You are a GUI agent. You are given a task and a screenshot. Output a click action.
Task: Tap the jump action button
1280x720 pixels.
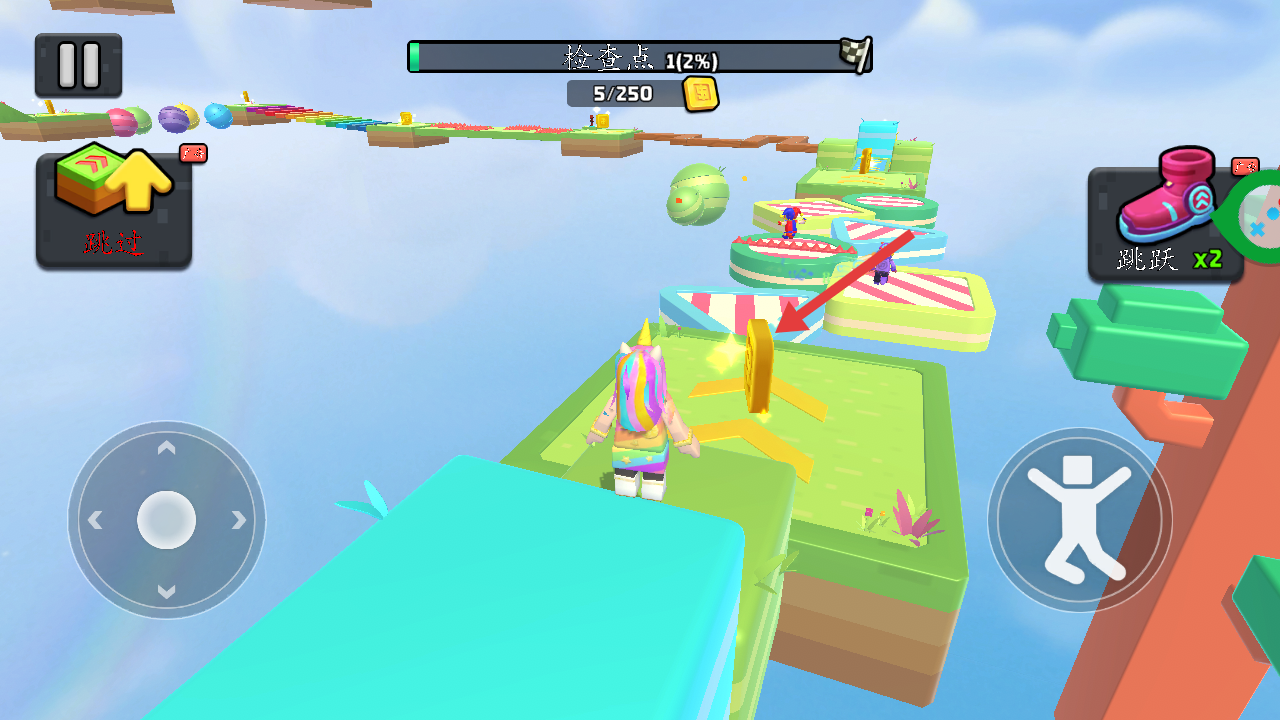pyautogui.click(x=1079, y=519)
